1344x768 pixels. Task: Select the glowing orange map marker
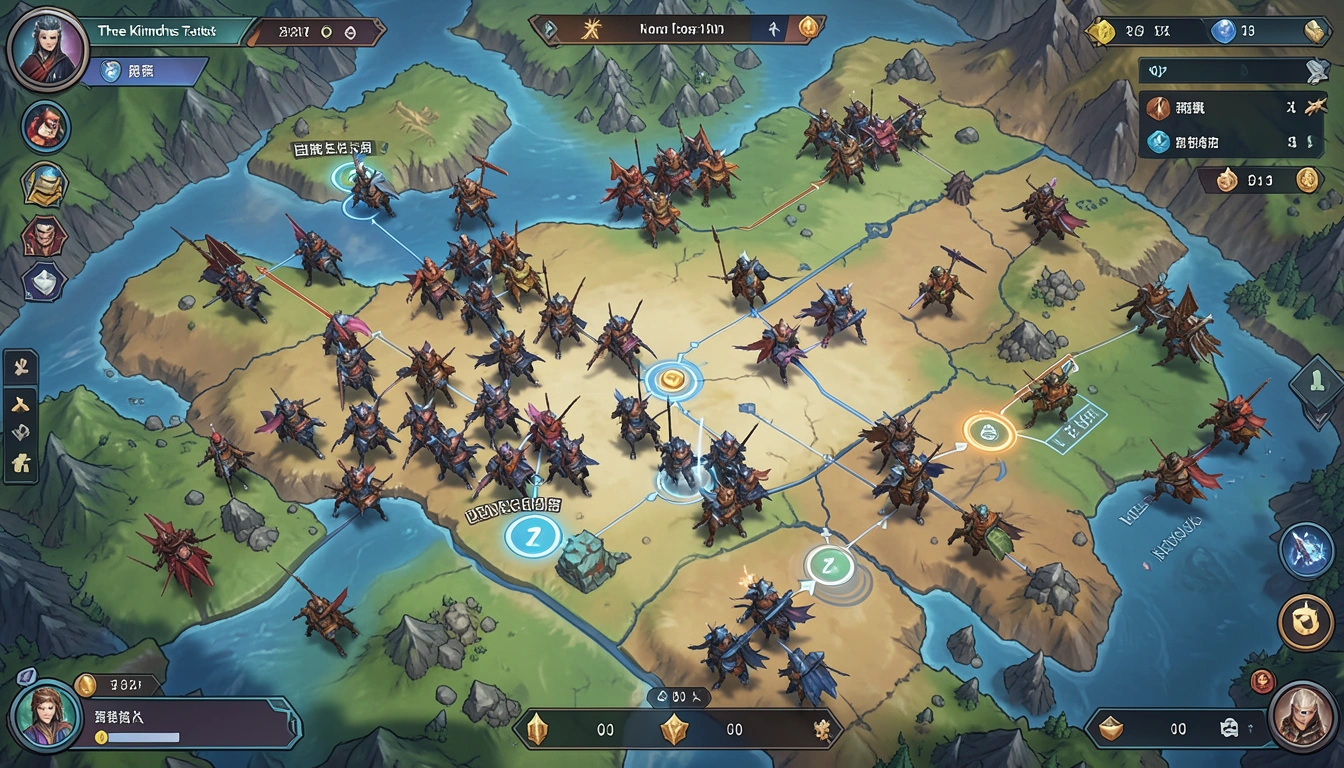point(990,432)
